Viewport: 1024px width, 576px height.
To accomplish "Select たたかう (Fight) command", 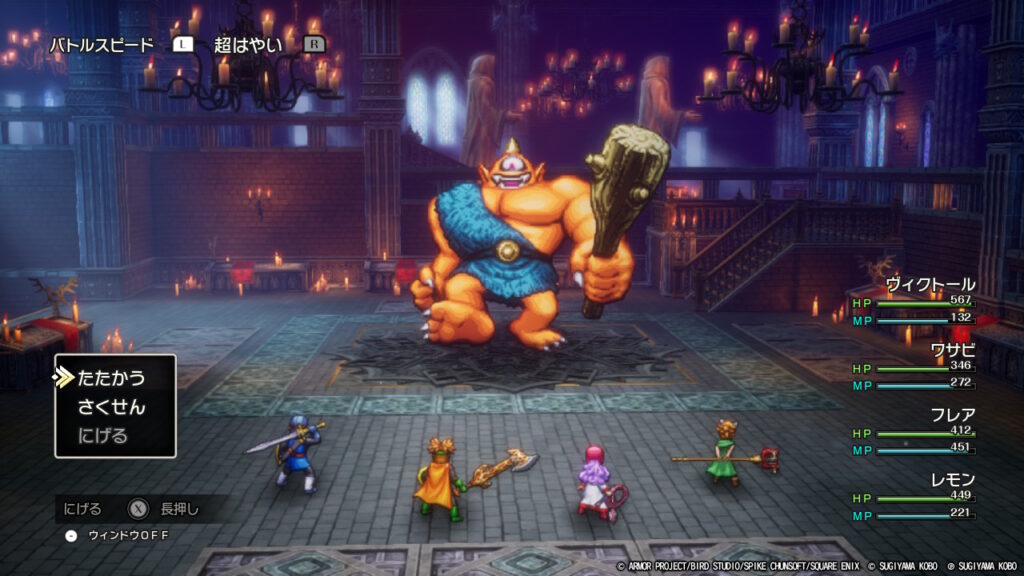I will [111, 378].
